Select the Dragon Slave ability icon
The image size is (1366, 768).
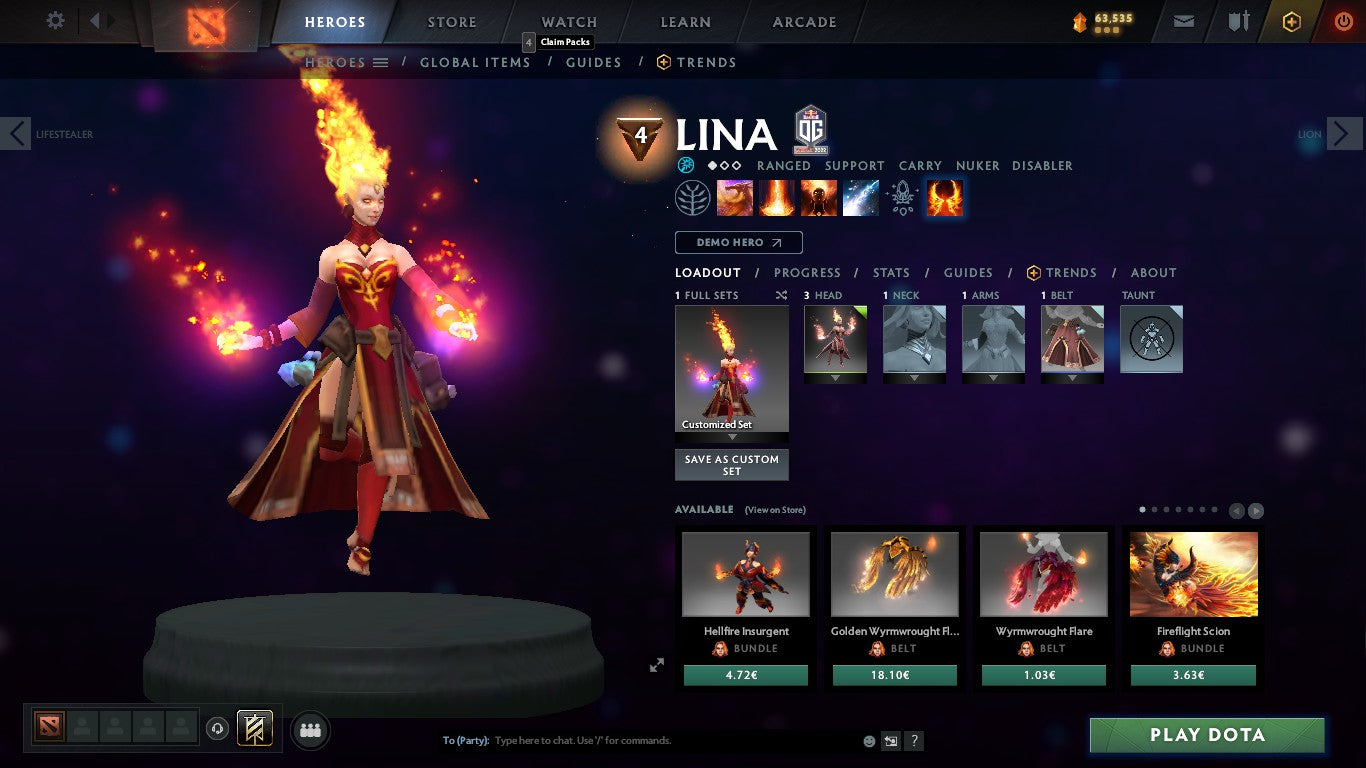coord(735,197)
